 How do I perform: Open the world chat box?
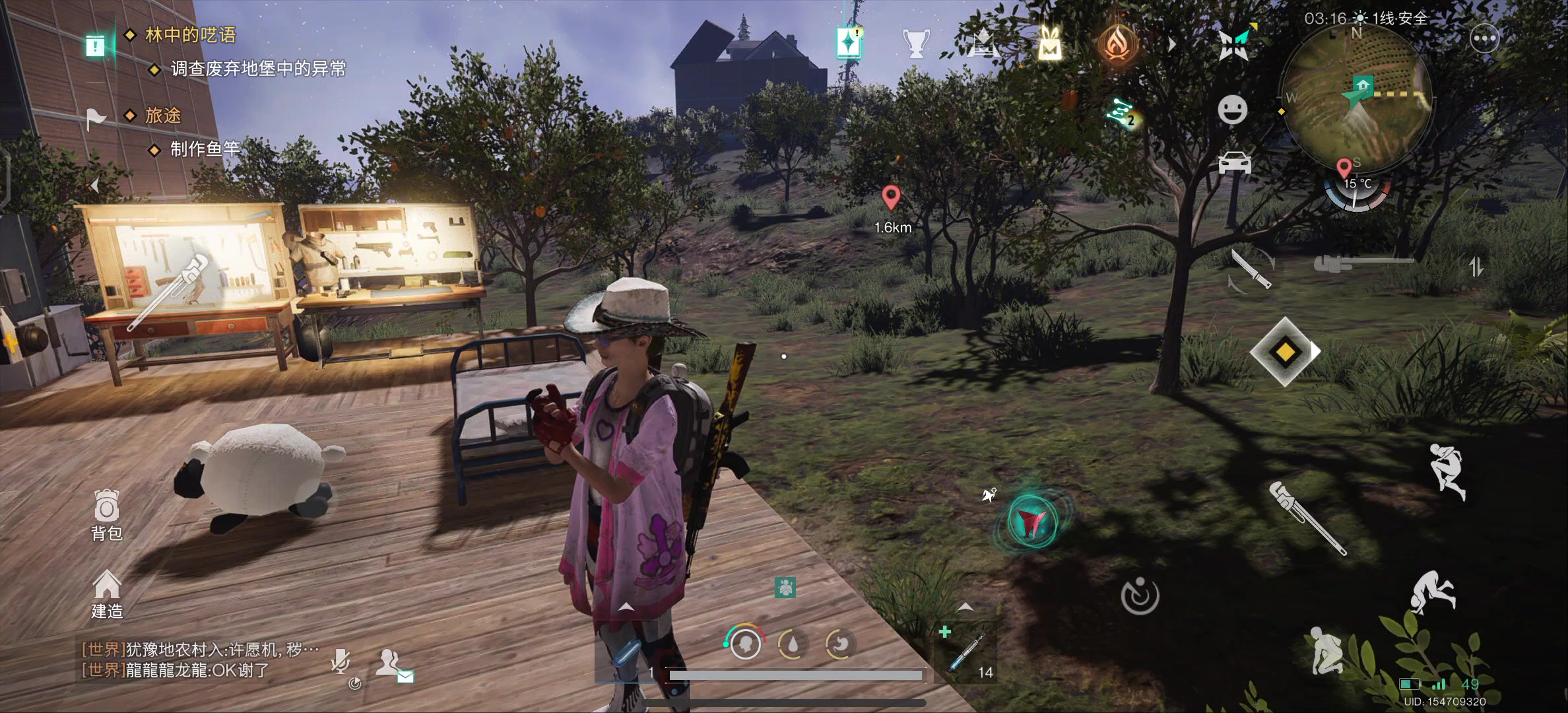[x=198, y=660]
